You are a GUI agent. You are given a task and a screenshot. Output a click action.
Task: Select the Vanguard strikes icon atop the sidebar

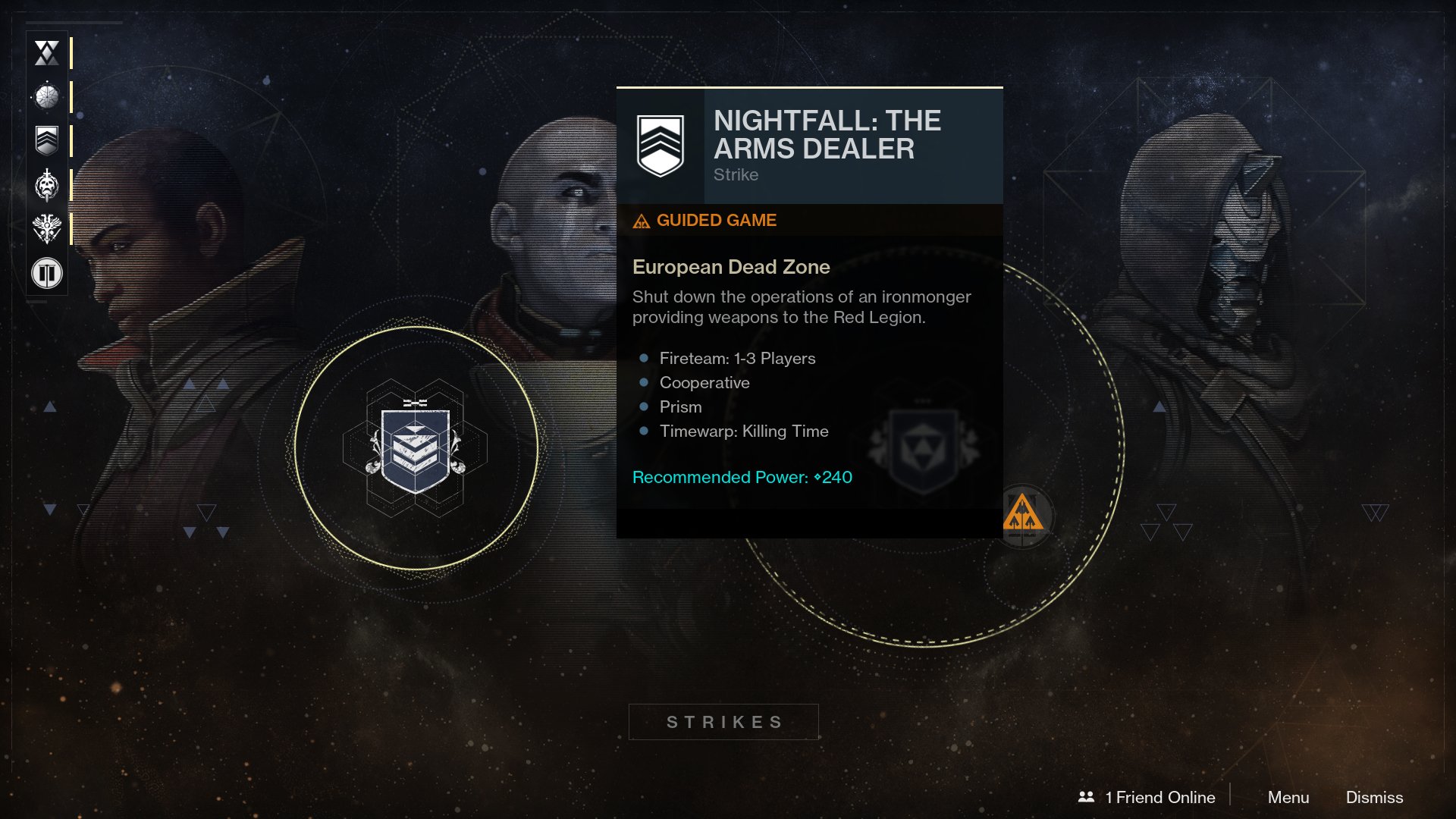[46, 51]
